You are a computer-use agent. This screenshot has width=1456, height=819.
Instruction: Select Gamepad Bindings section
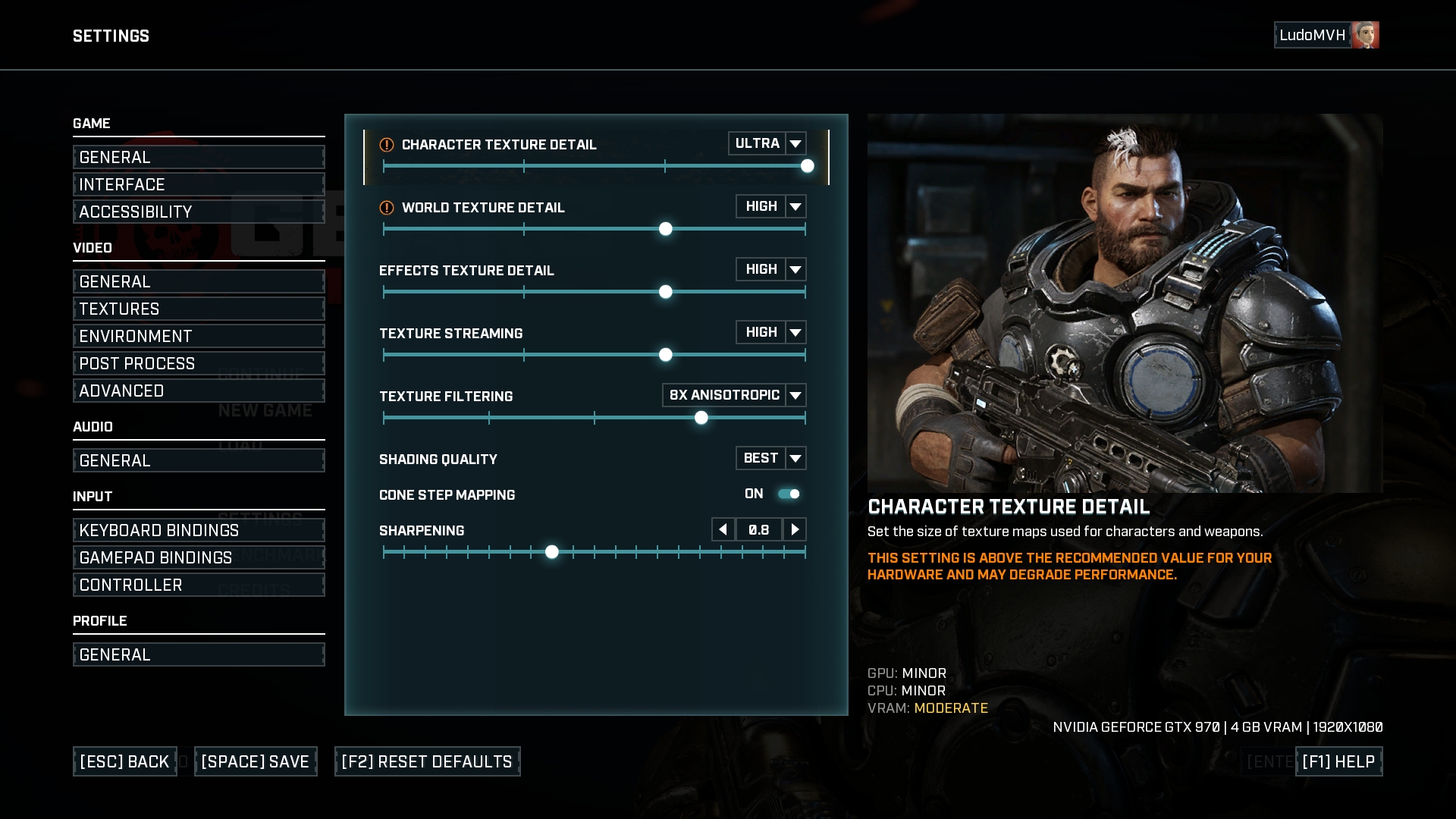pos(199,557)
